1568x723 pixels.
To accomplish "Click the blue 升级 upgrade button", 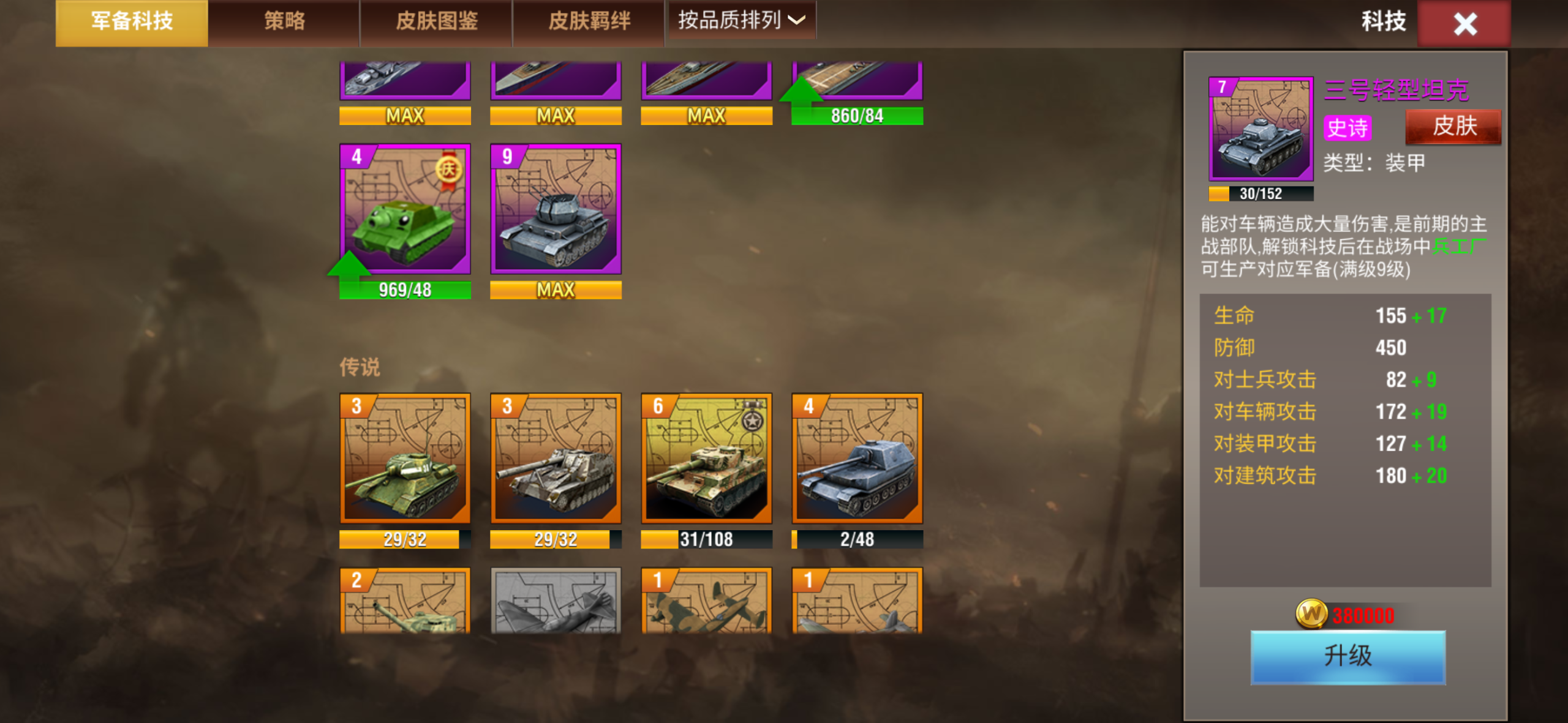I will point(1347,656).
